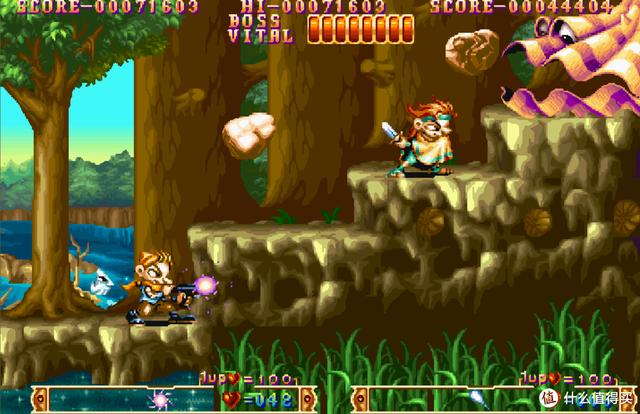The height and width of the screenshot is (414, 640).
Task: Select player one's purple starburst weapon icon
Action: [159, 399]
